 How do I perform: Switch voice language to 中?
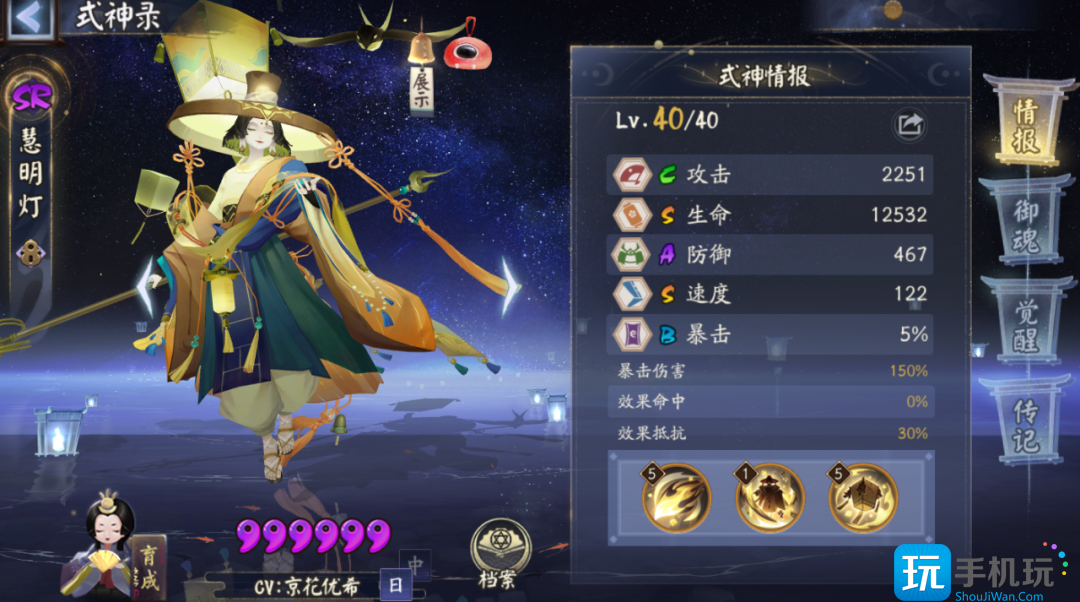coord(414,563)
